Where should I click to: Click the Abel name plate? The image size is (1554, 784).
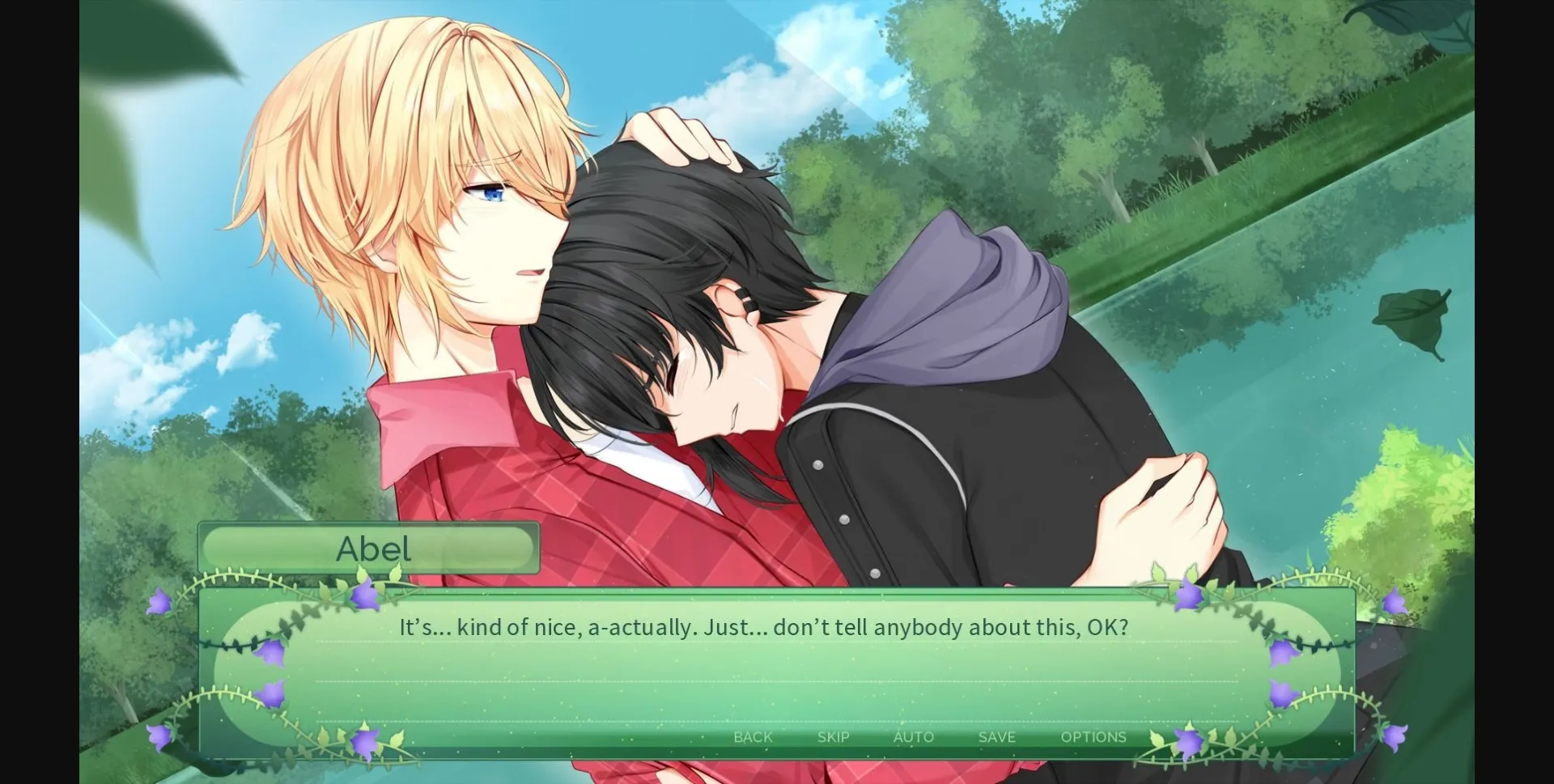(x=370, y=549)
